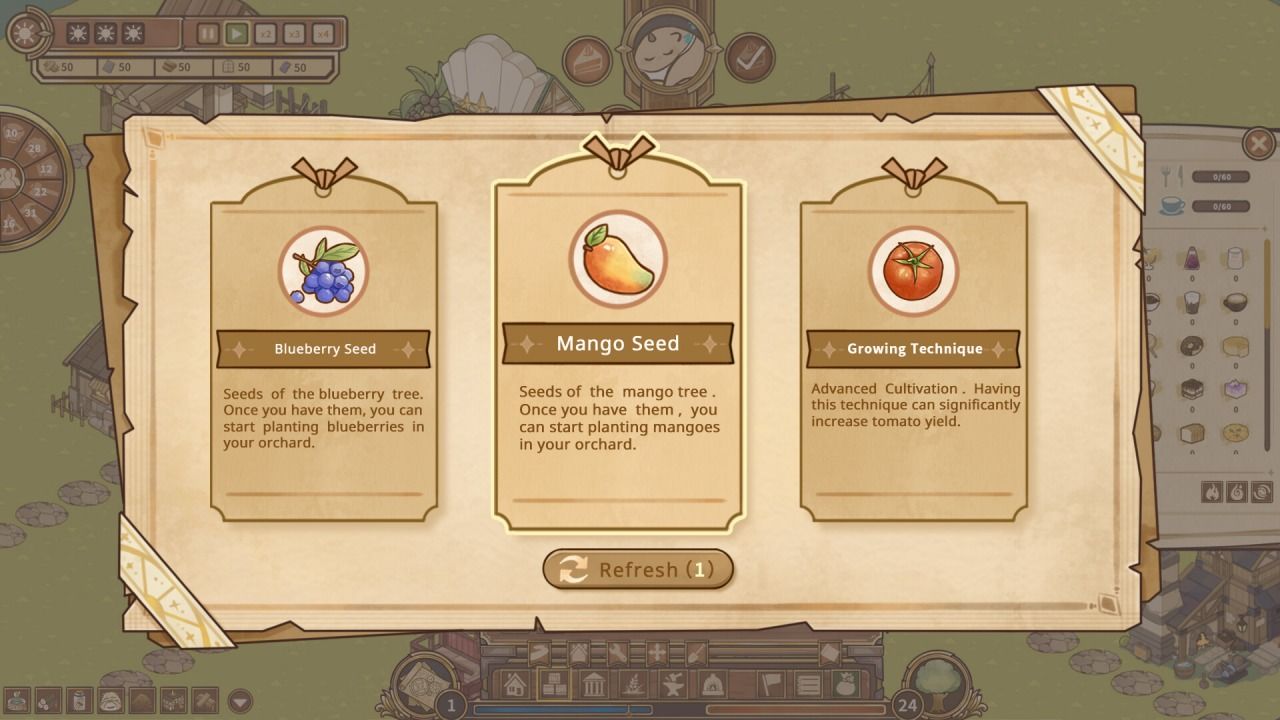
Task: Select the storage crates building category
Action: [x=553, y=685]
